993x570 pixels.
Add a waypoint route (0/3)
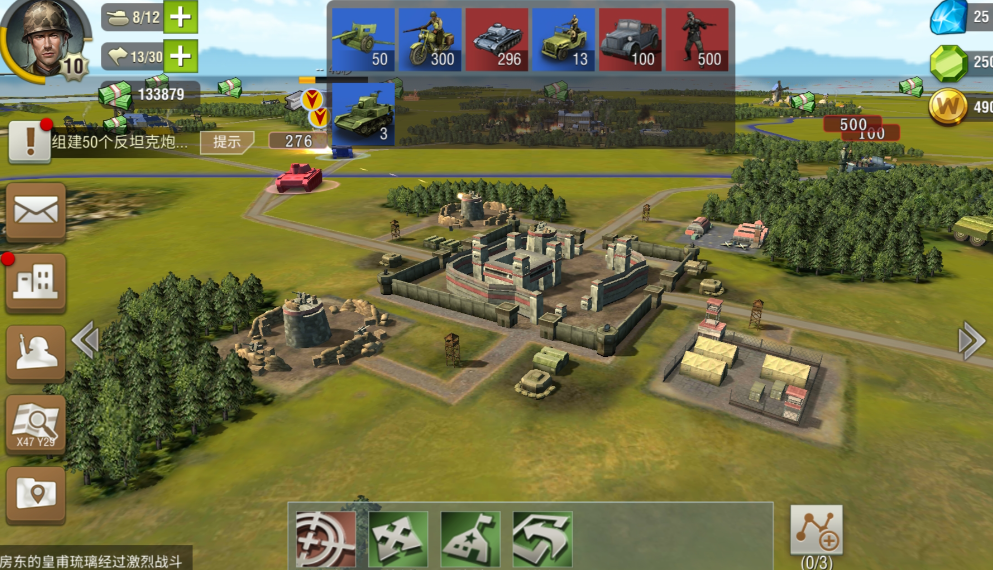[816, 530]
